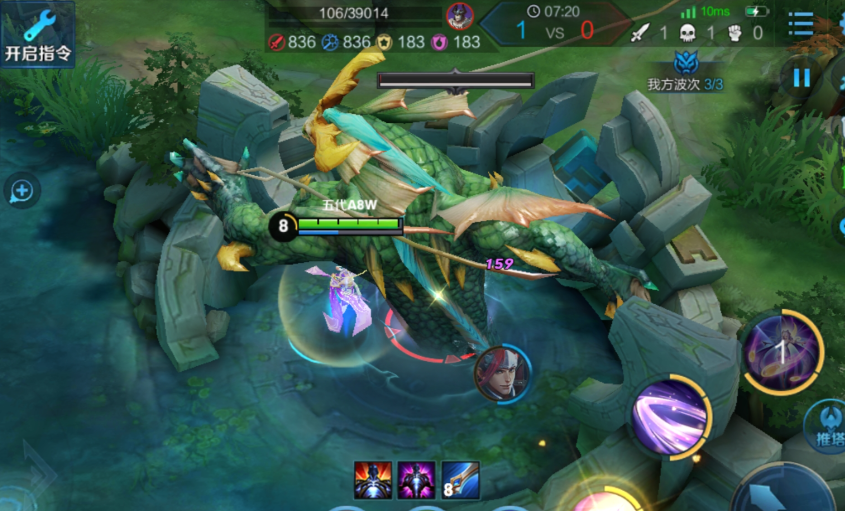
Task: Select the blue sword buff icon marked 8
Action: (460, 480)
